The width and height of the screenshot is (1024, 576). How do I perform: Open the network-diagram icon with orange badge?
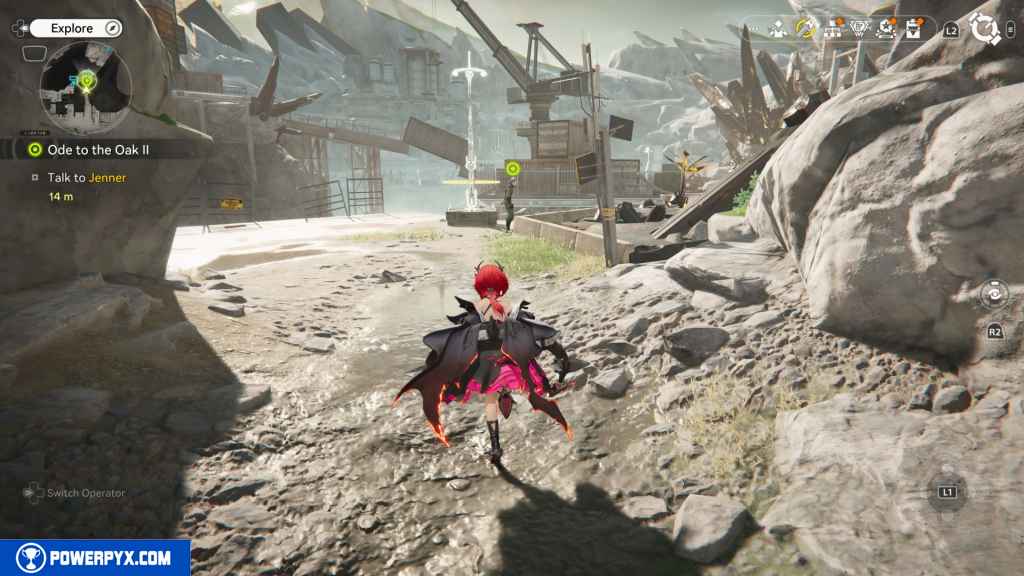pyautogui.click(x=832, y=28)
